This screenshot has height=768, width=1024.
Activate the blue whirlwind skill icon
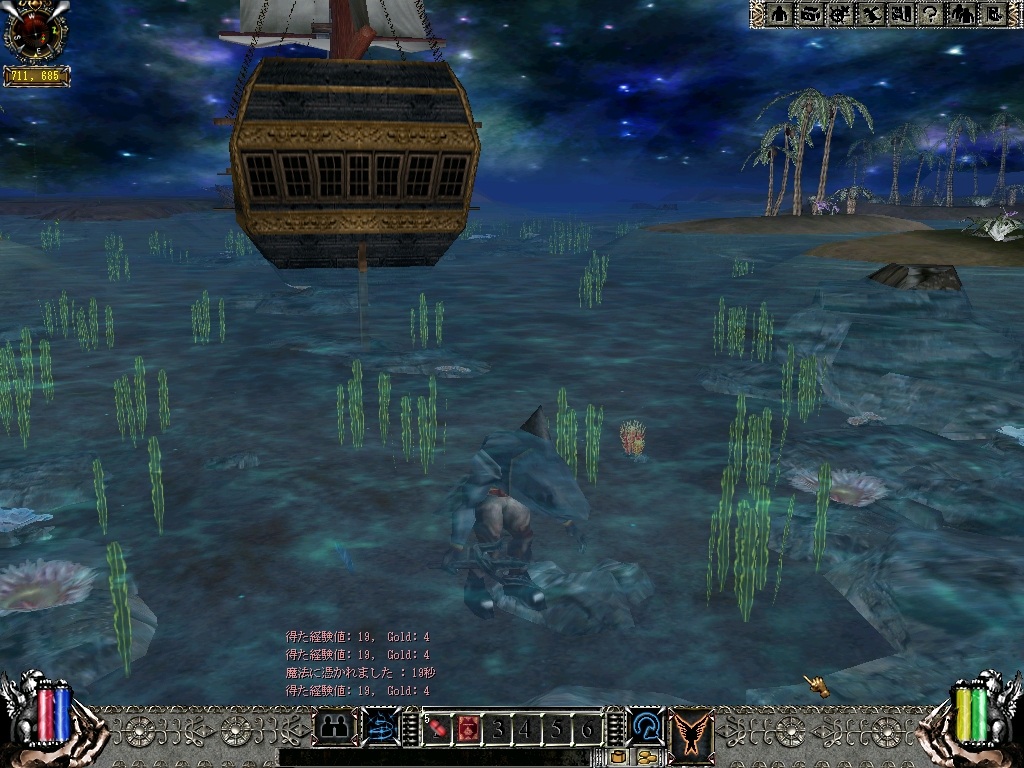tap(381, 727)
